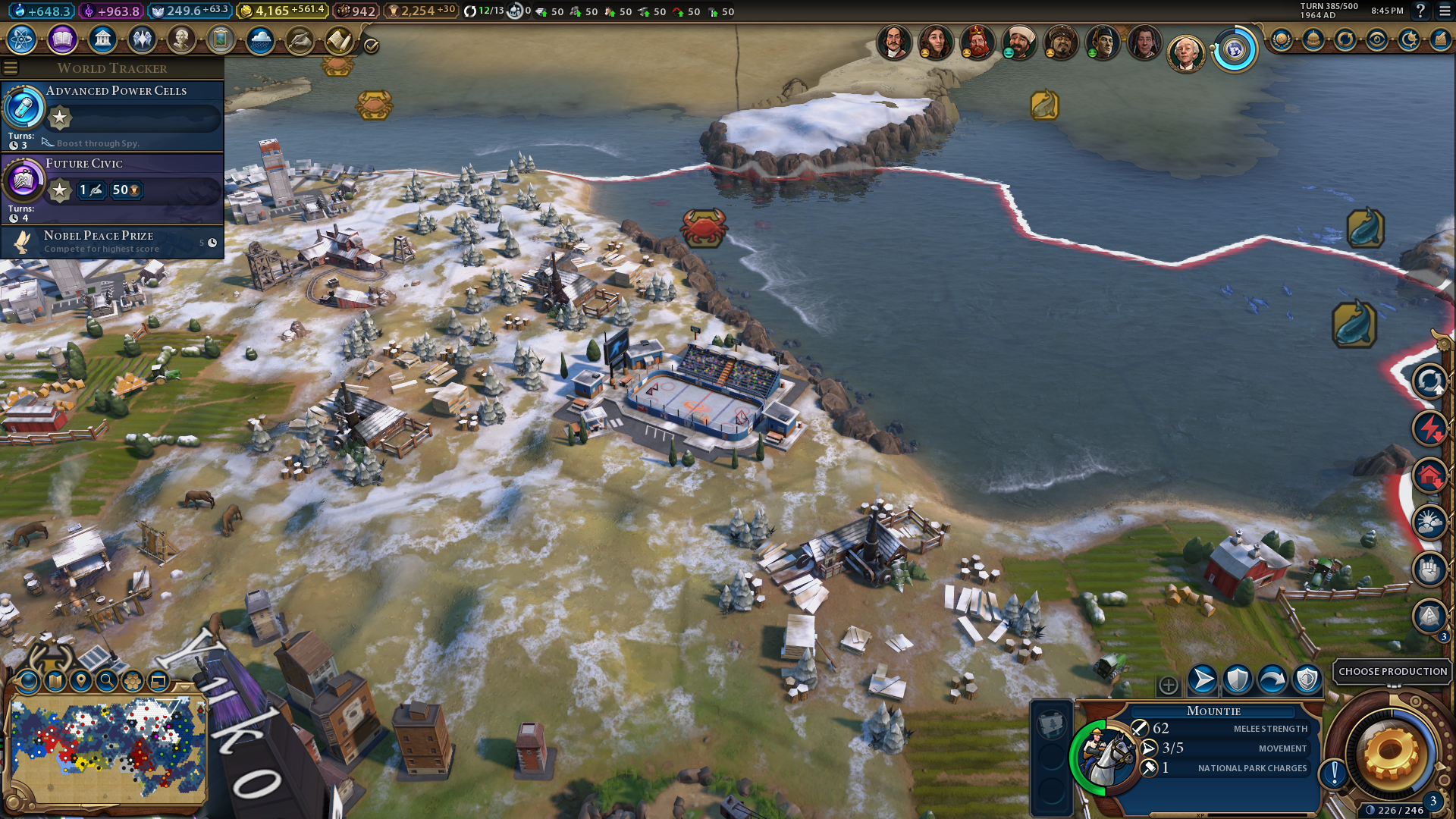Open the technology tree atom icon

click(22, 39)
